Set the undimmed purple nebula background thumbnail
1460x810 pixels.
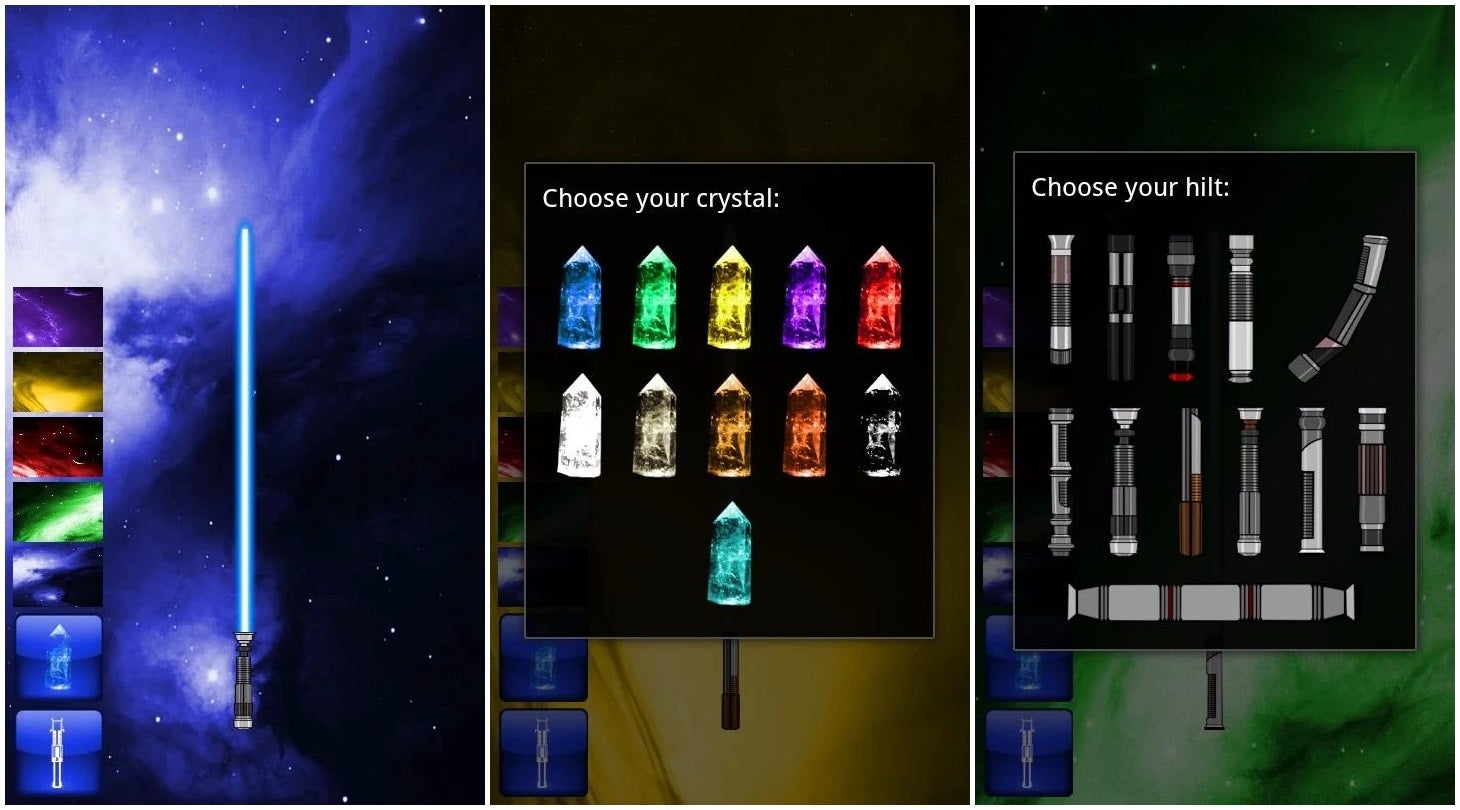click(x=58, y=317)
